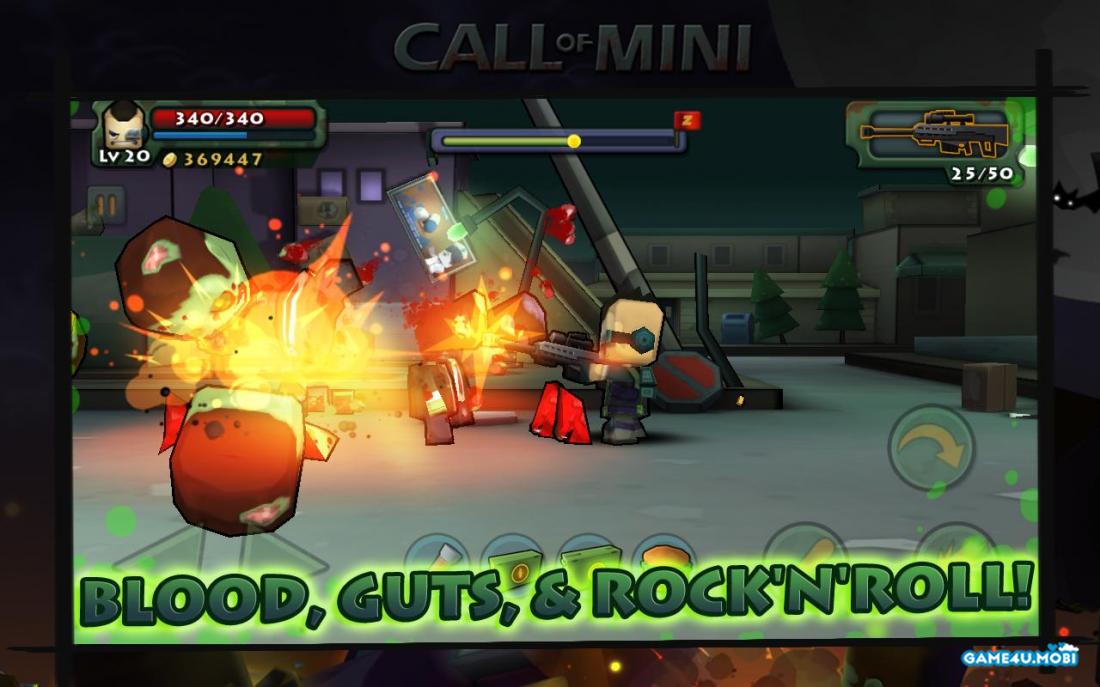Use the orange burger item slot
The image size is (1100, 687).
[x=663, y=558]
